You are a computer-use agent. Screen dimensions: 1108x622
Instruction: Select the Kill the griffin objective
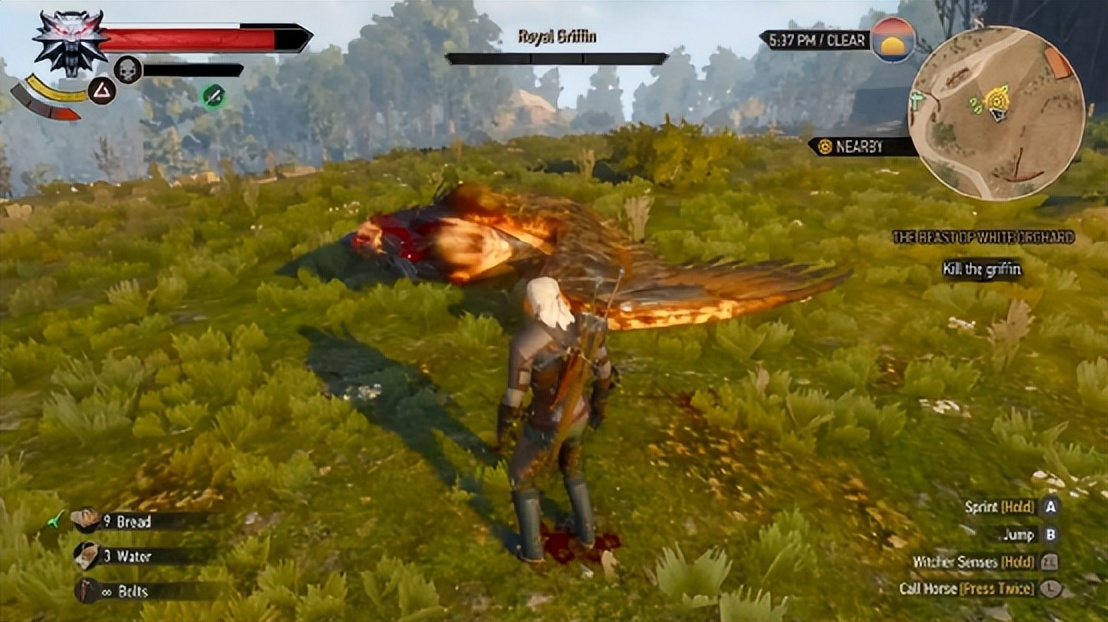(x=981, y=269)
